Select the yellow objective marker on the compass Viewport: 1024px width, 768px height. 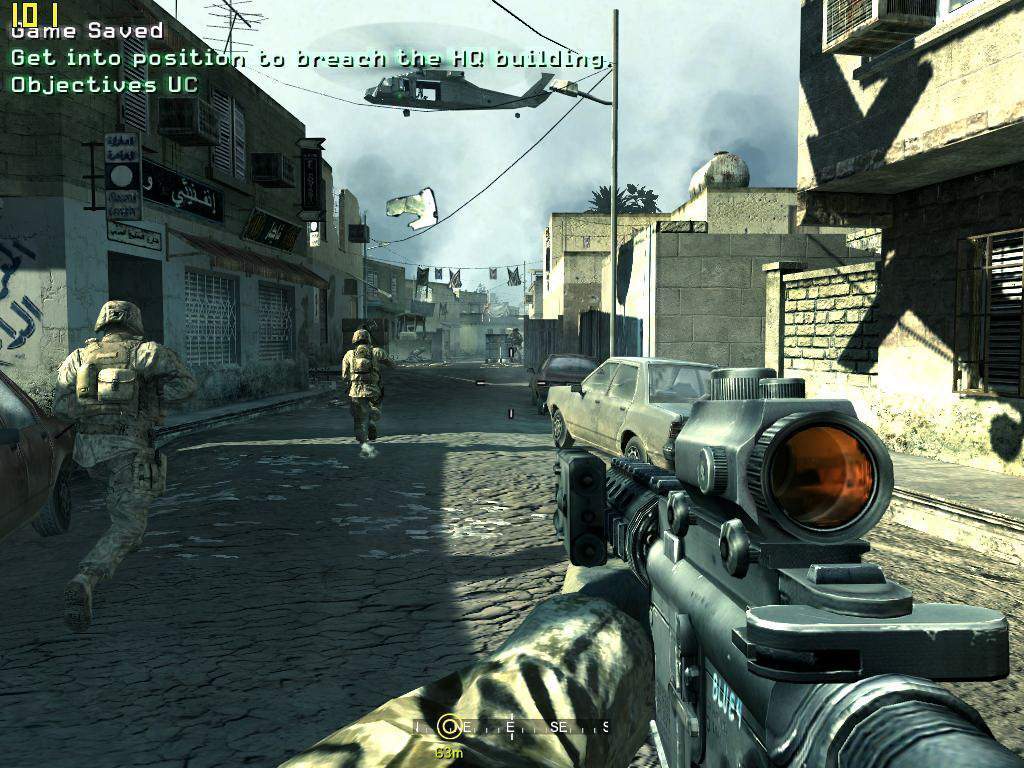(450, 727)
